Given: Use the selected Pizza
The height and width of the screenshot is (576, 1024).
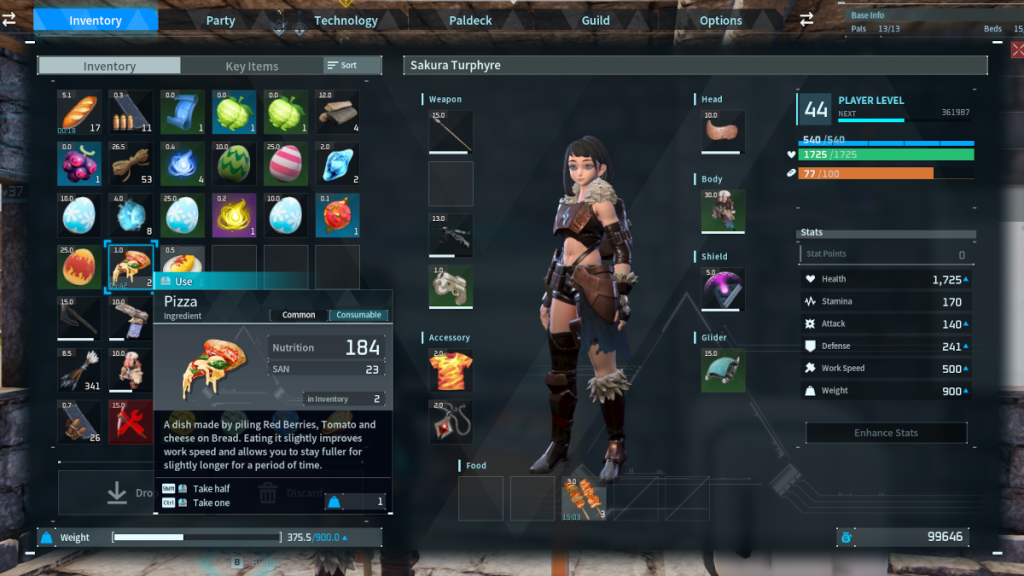Looking at the screenshot, I should coord(183,282).
